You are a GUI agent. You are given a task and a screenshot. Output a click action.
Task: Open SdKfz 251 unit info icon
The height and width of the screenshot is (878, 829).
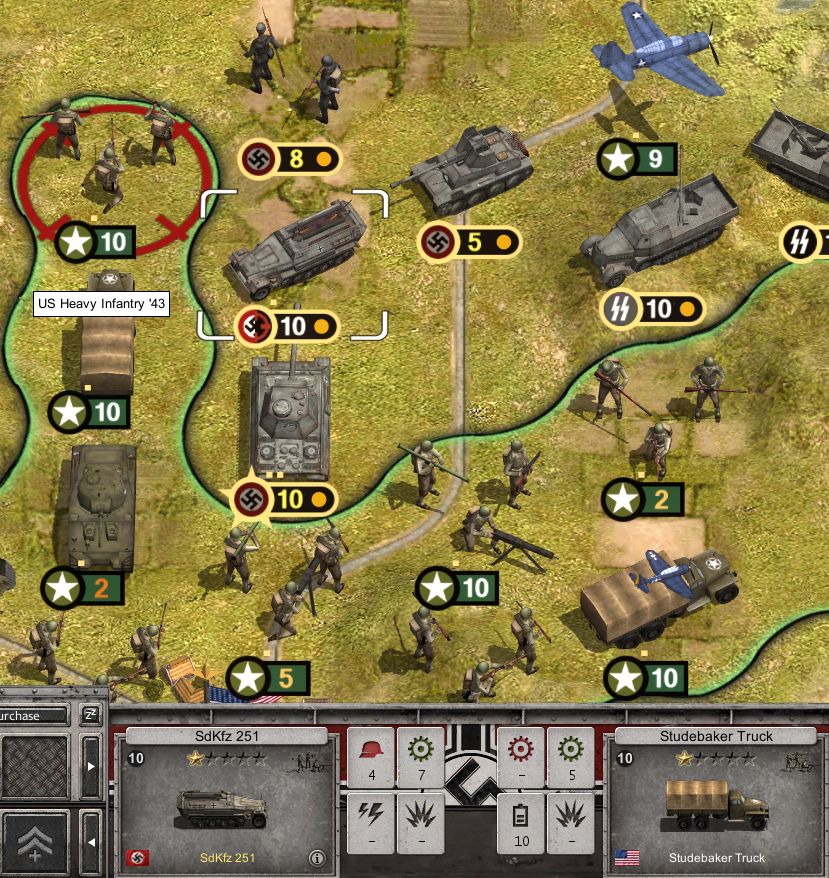click(317, 858)
